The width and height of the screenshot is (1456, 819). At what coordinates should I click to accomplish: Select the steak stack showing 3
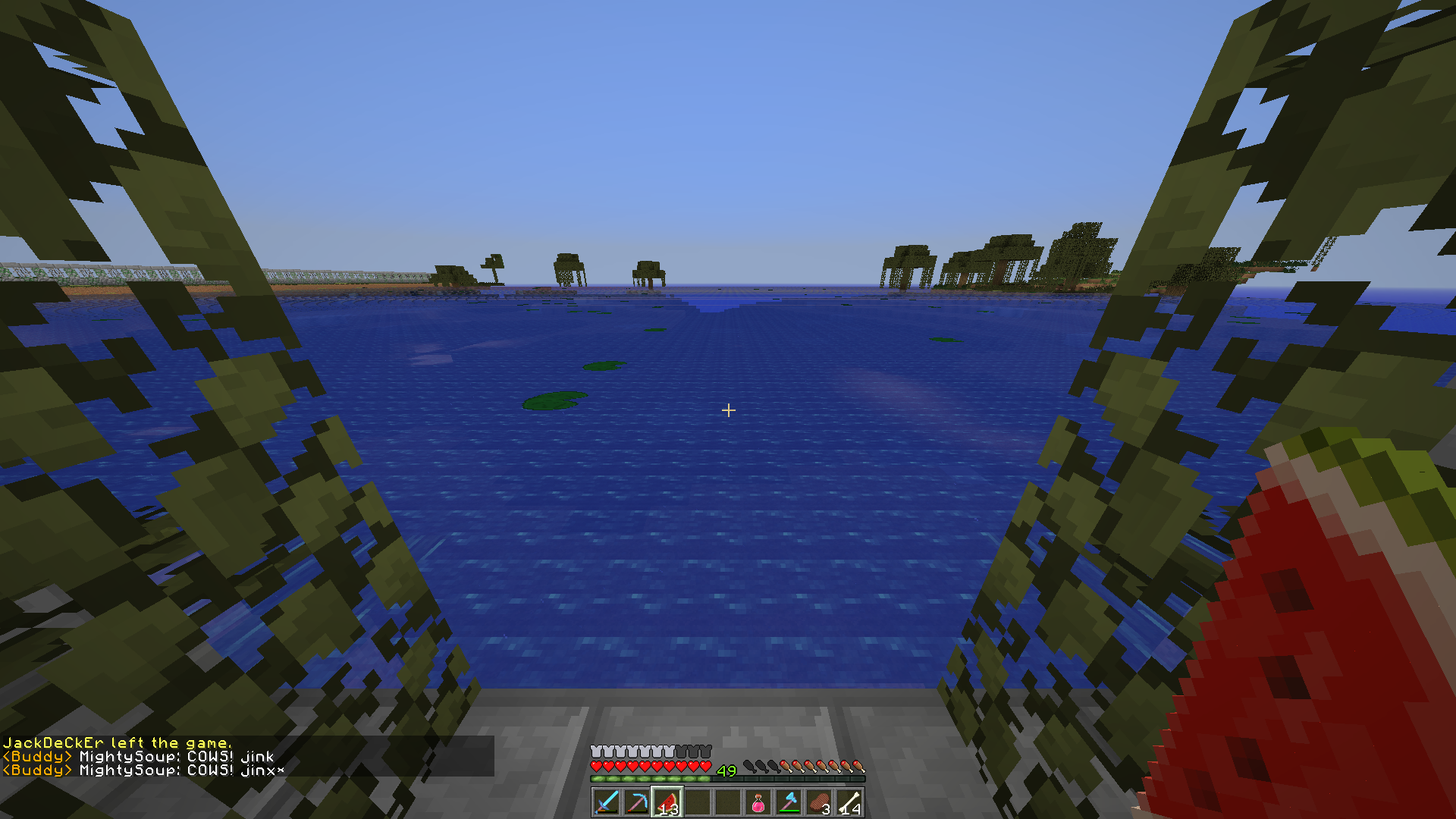point(820,802)
